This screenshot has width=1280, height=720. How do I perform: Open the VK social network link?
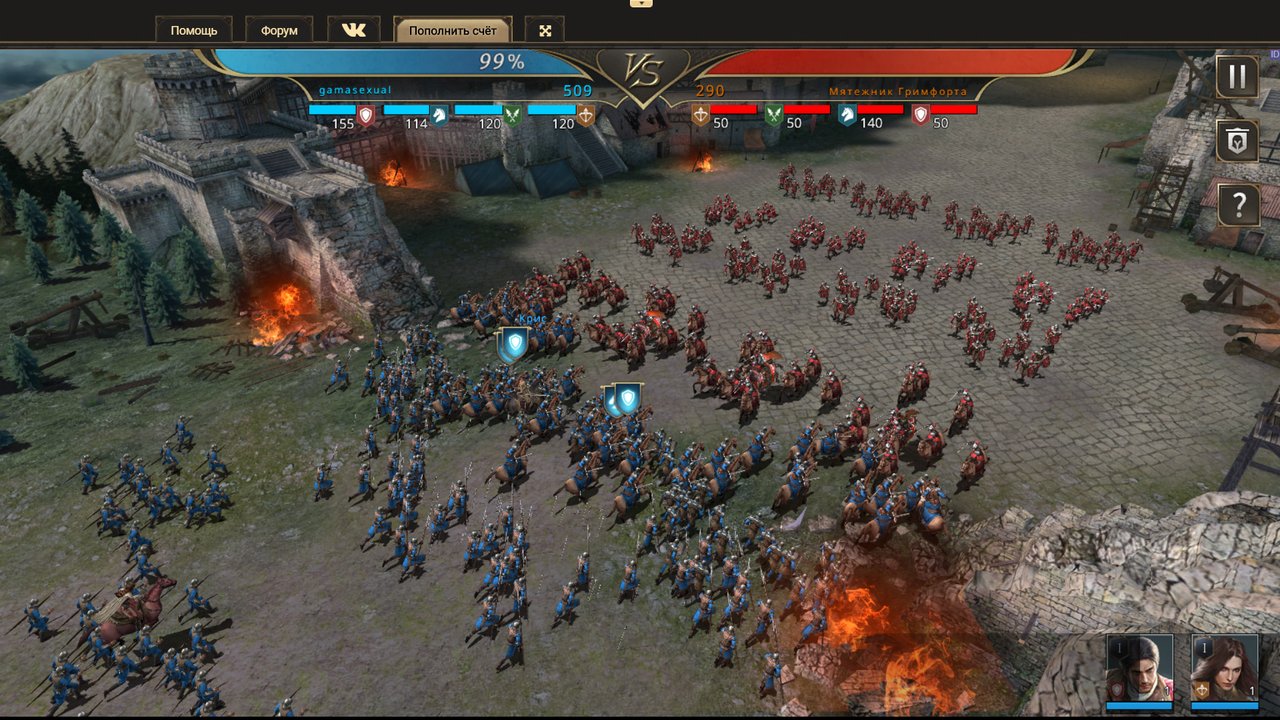(354, 30)
